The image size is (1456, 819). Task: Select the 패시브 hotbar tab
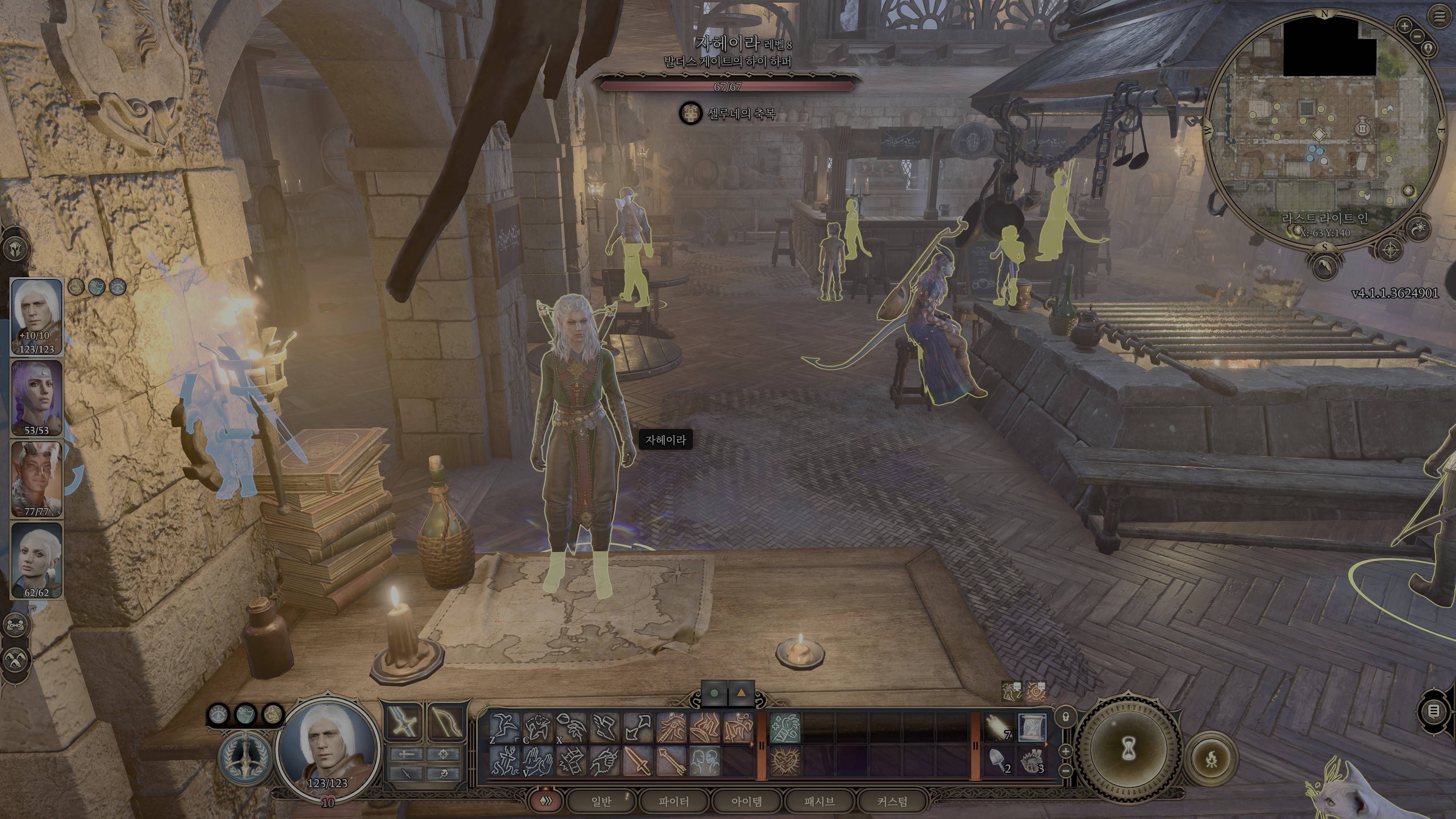tap(819, 801)
